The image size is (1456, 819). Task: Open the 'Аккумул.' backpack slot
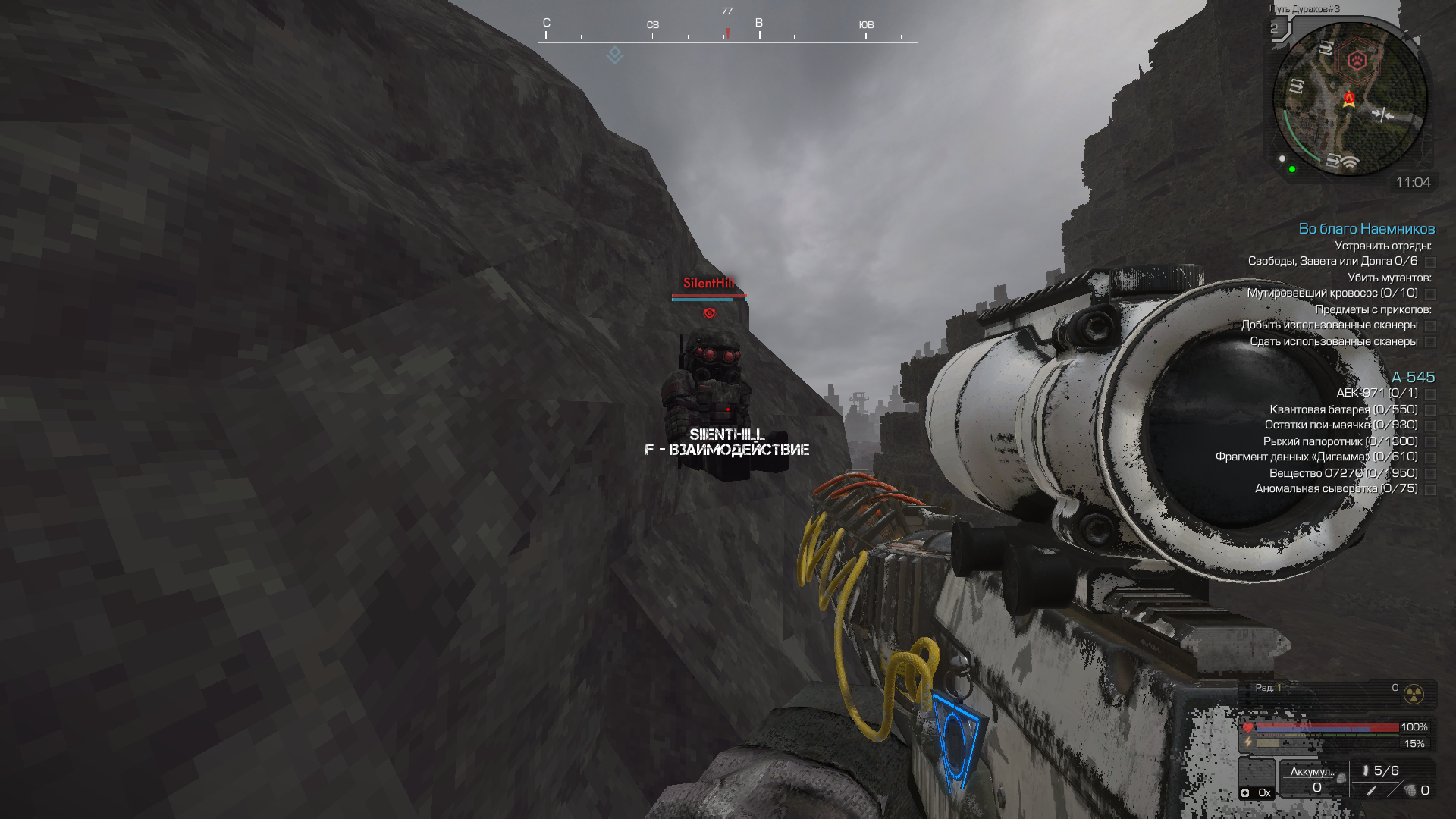coord(1313,779)
